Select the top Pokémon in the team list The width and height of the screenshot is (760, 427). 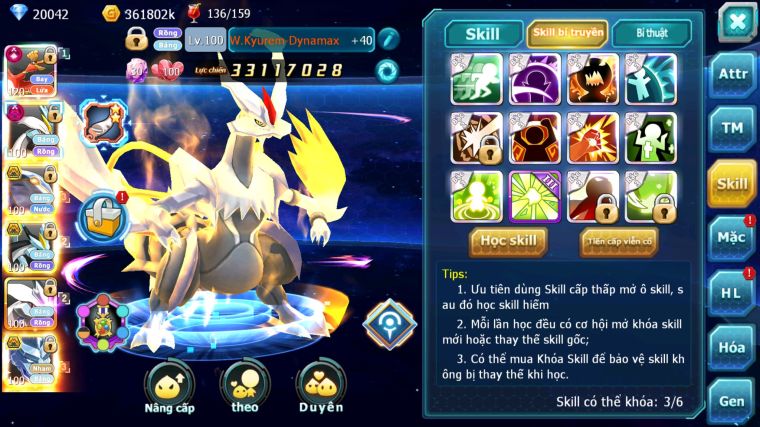click(x=29, y=70)
